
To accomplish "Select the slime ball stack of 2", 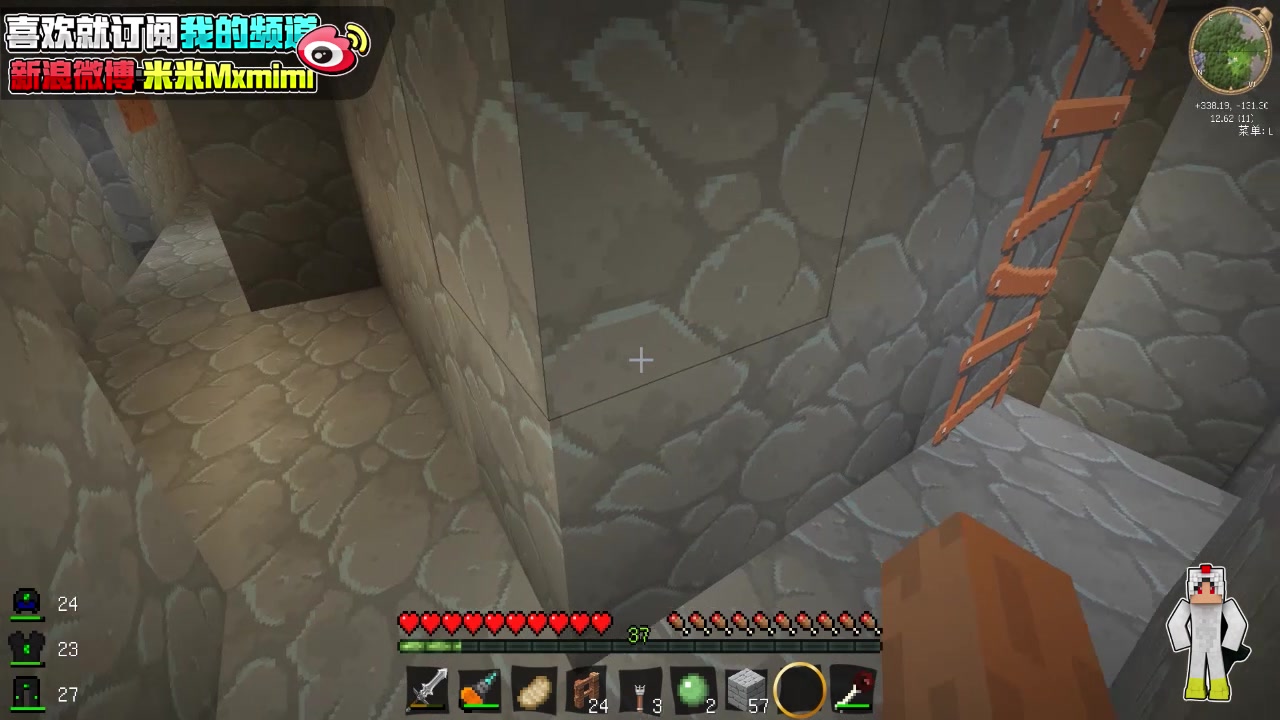I will pos(695,690).
